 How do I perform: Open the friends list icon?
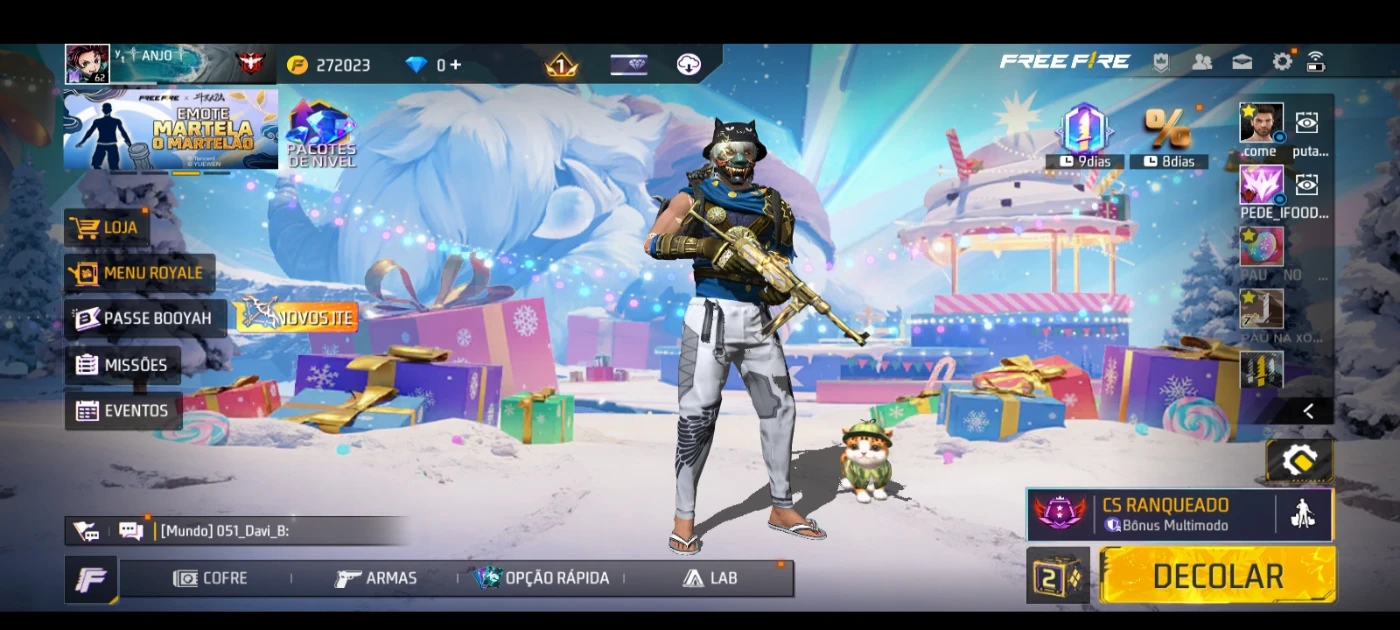pos(1202,62)
